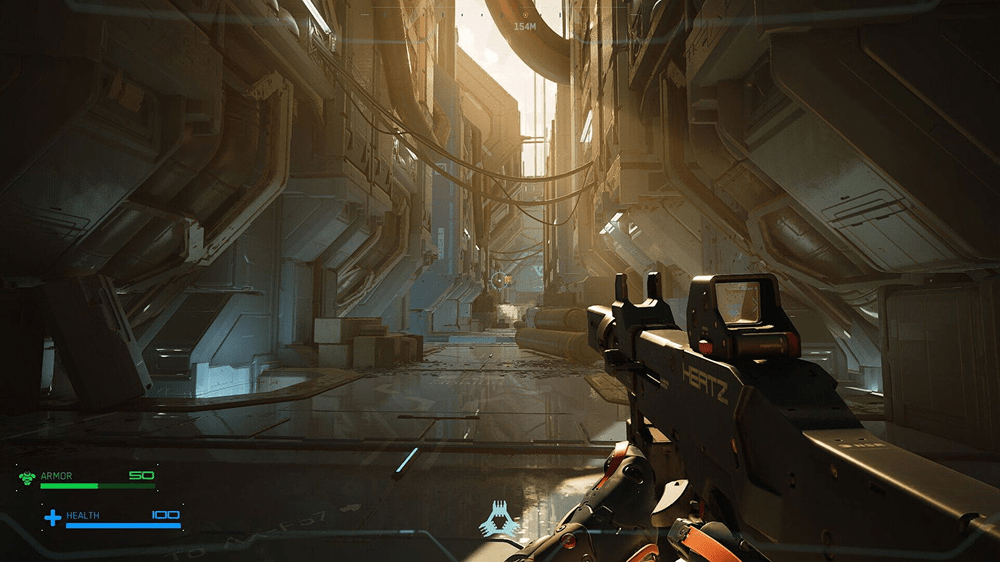Click the green armor helmet icon
Screen dimensions: 1000x562
pyautogui.click(x=27, y=479)
